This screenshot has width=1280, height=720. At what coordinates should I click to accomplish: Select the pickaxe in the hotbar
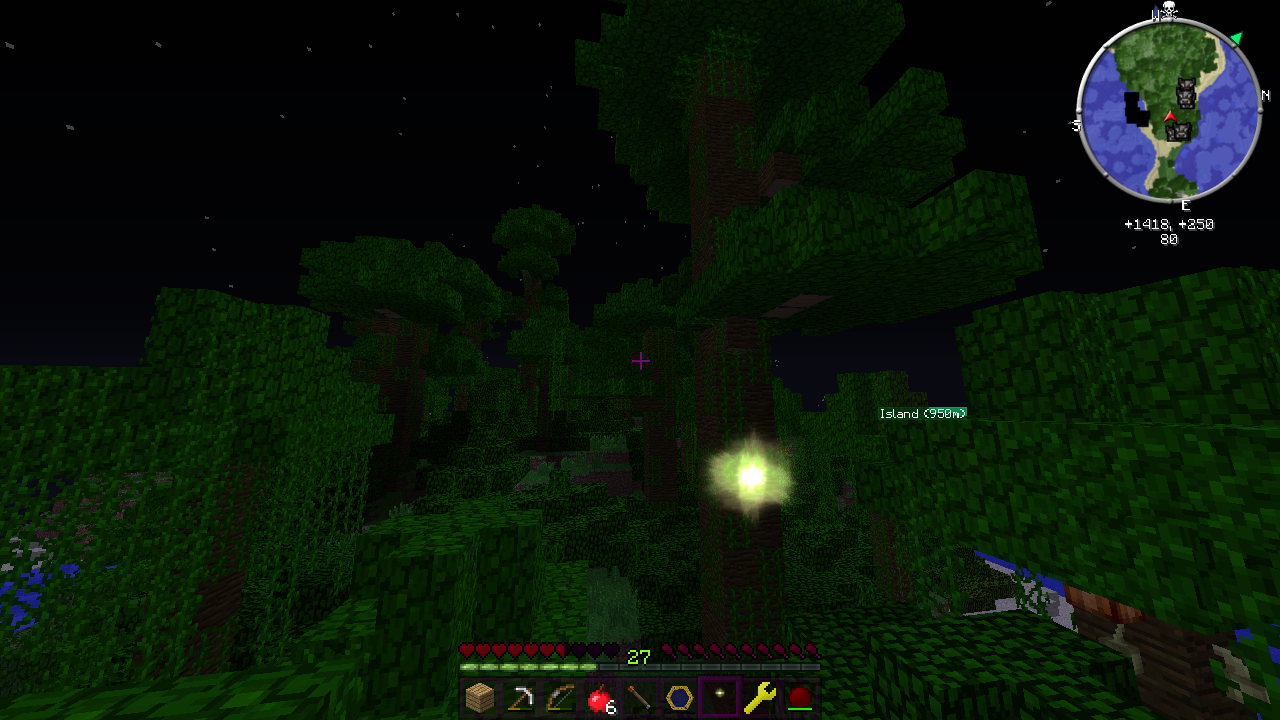520,697
